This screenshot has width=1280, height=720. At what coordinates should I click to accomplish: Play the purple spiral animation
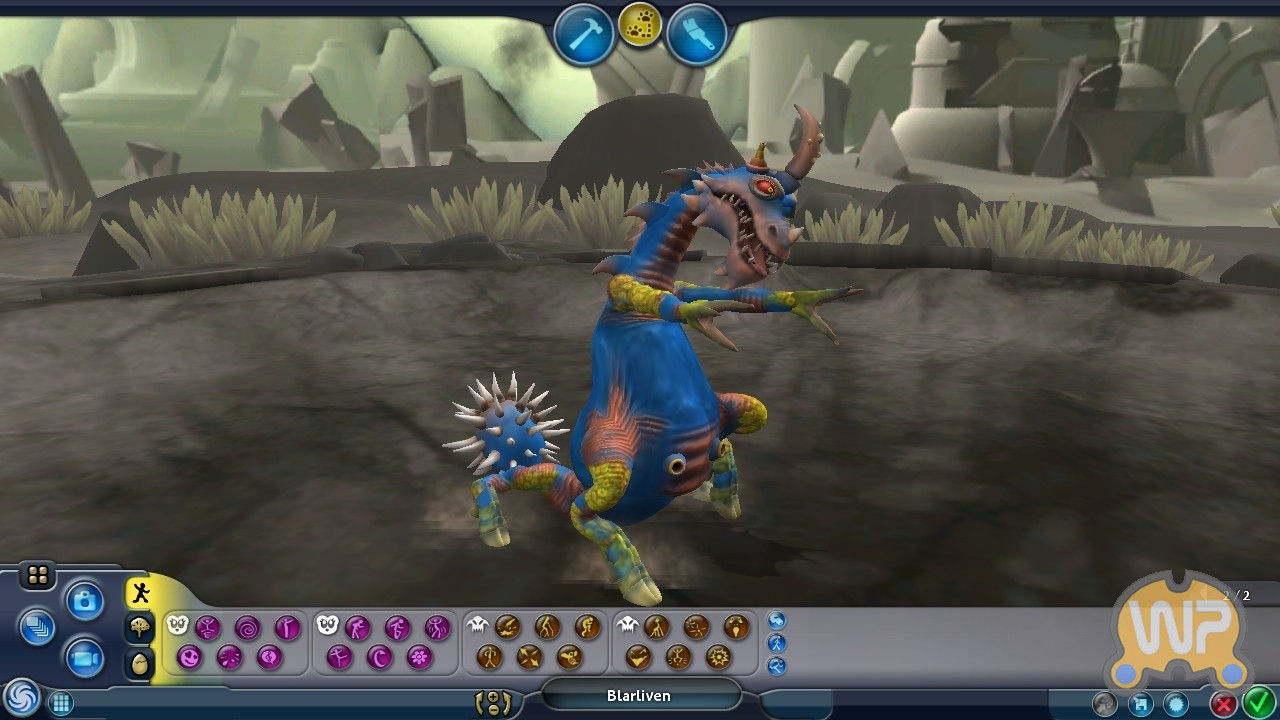[x=247, y=628]
